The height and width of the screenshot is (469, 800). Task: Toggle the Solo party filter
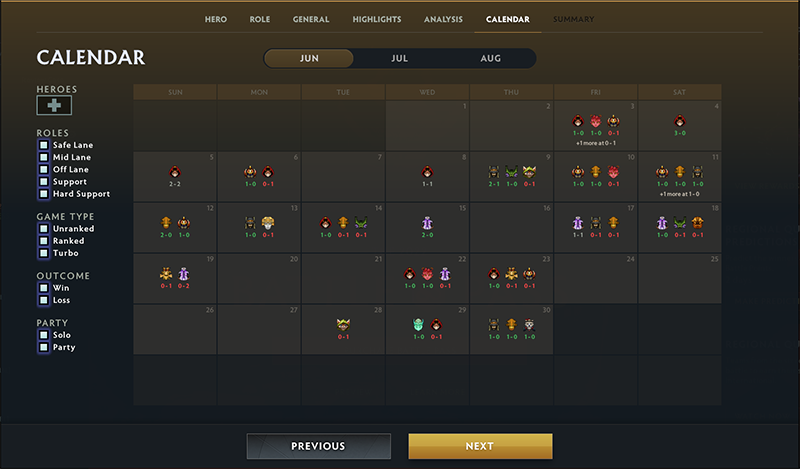tap(44, 335)
